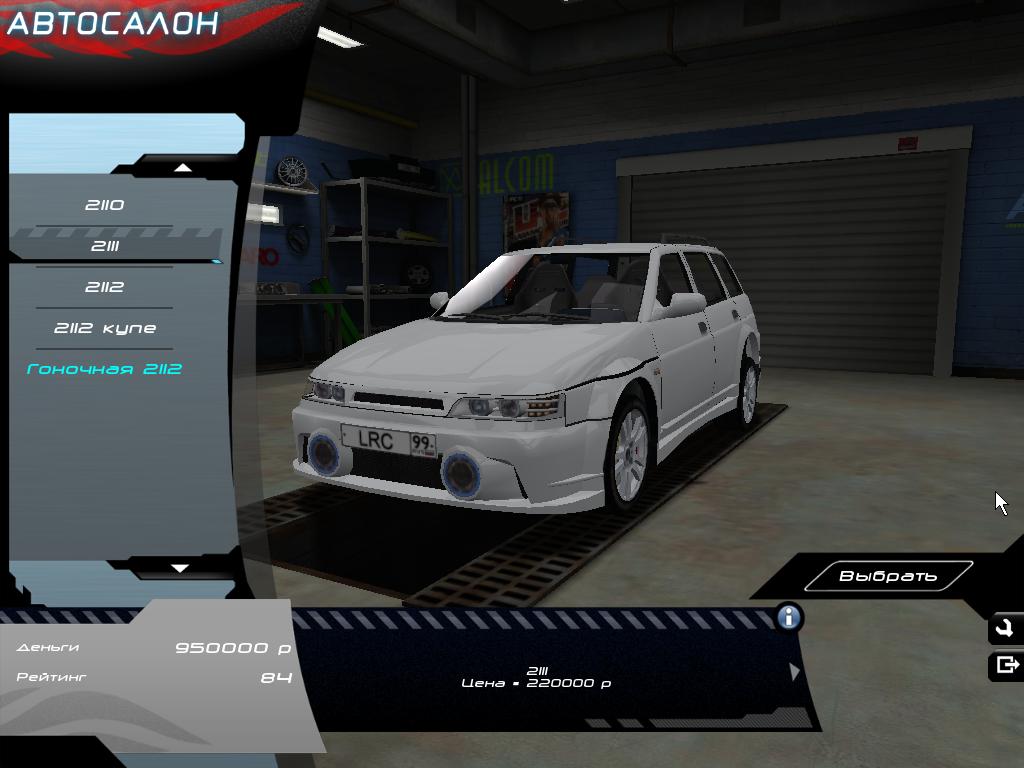1024x768 pixels.
Task: Select the 2112 купе model
Action: (104, 328)
